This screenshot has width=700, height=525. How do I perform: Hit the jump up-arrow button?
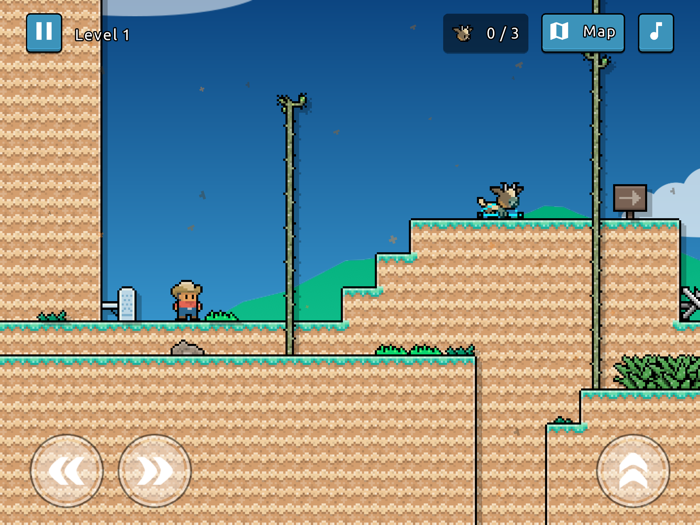[632, 470]
